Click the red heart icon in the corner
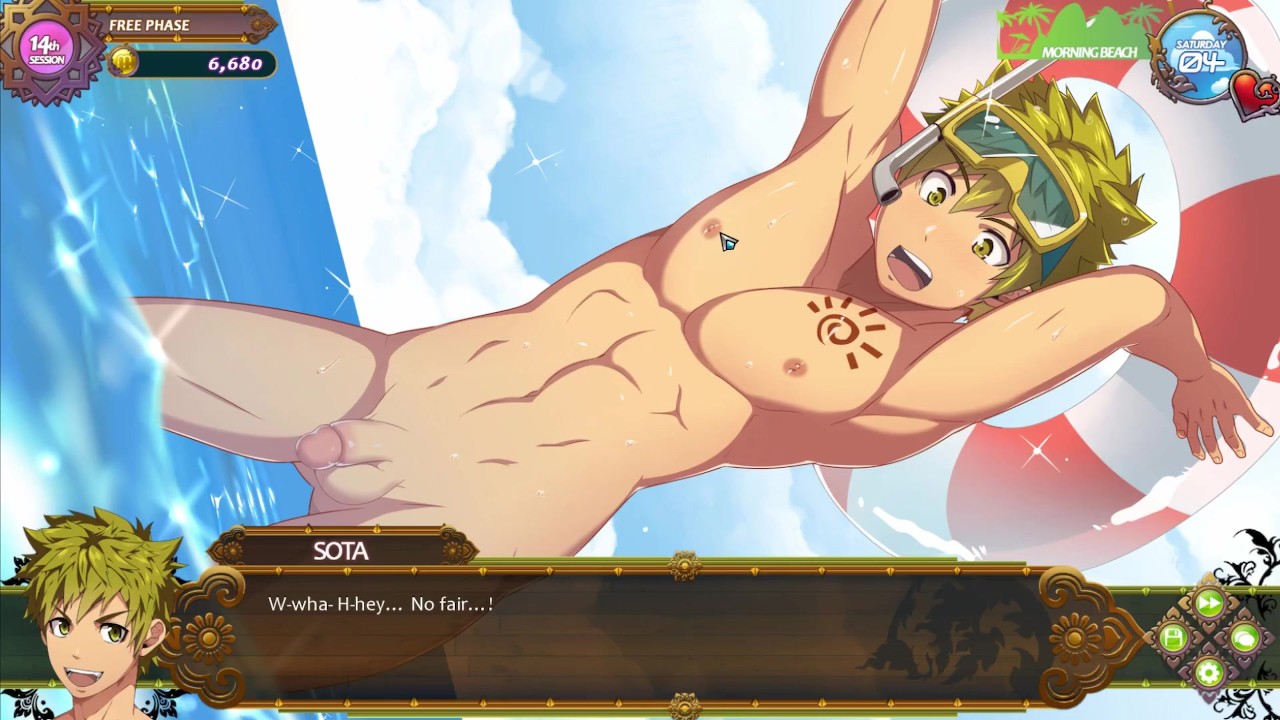Viewport: 1280px width, 720px height. pos(1254,93)
